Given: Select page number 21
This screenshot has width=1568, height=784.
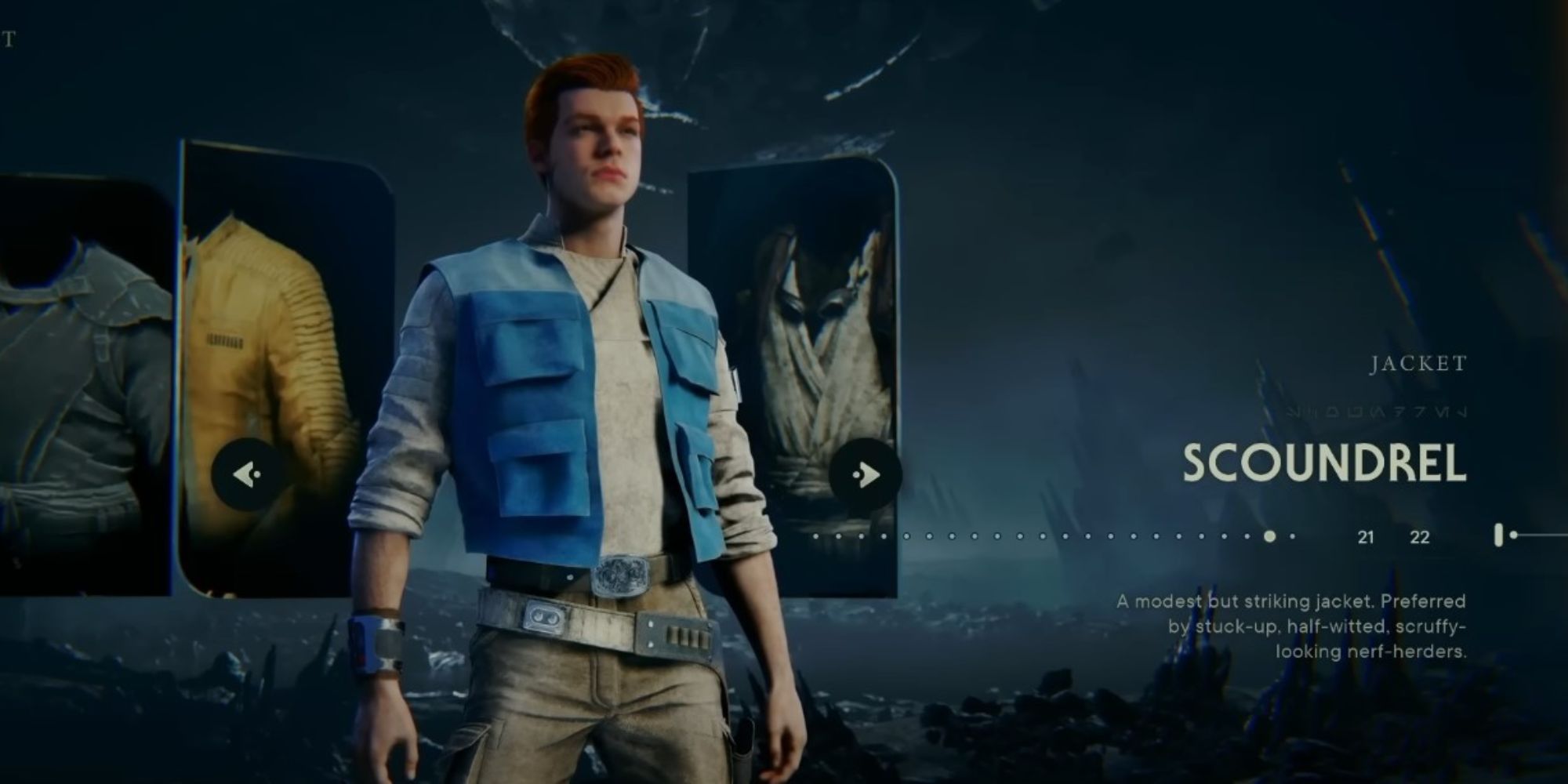Looking at the screenshot, I should (x=1366, y=537).
